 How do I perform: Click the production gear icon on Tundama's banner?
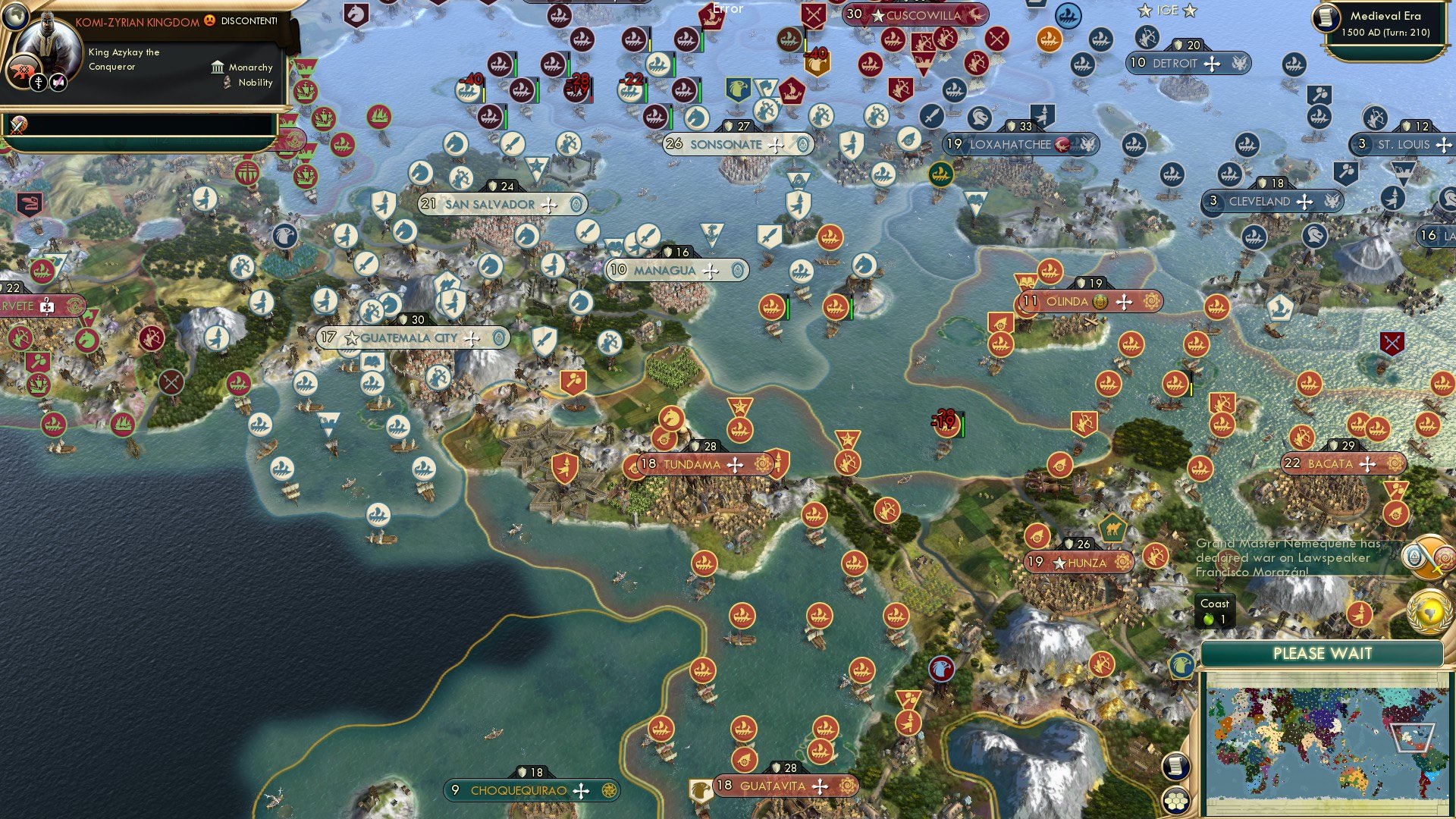tap(762, 463)
